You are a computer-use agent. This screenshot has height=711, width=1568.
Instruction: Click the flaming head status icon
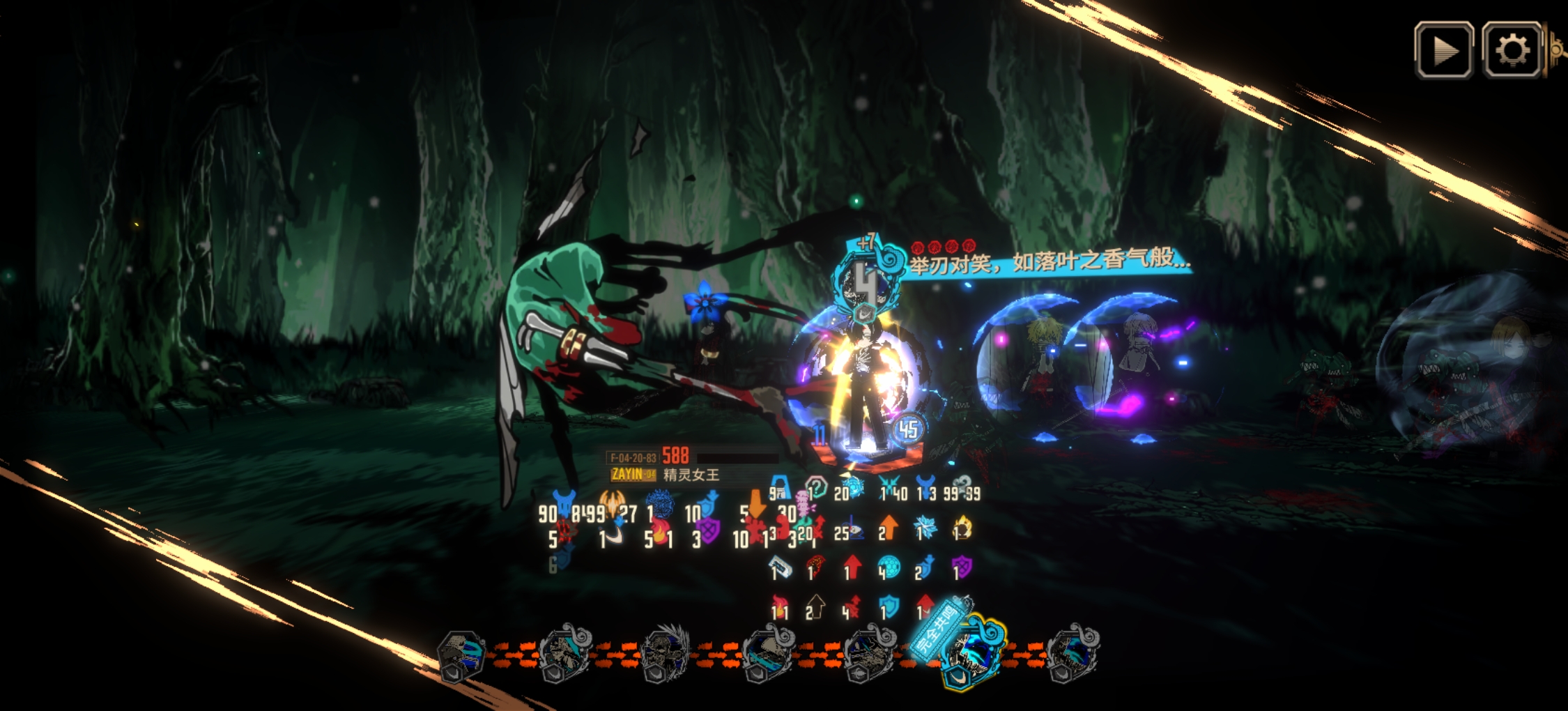click(x=963, y=528)
